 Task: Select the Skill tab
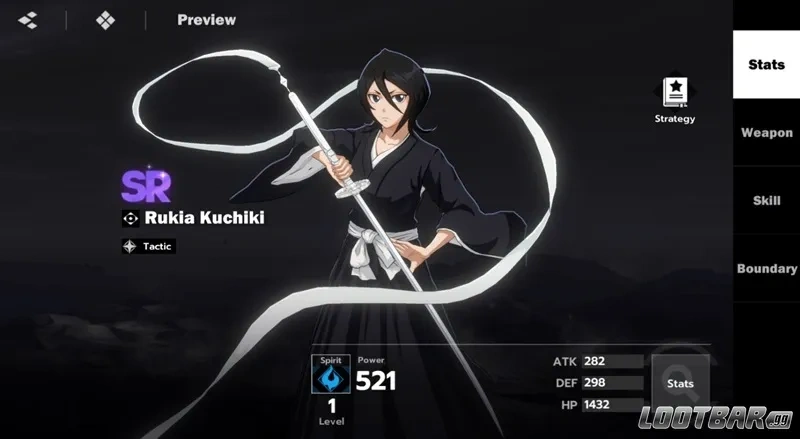click(766, 201)
